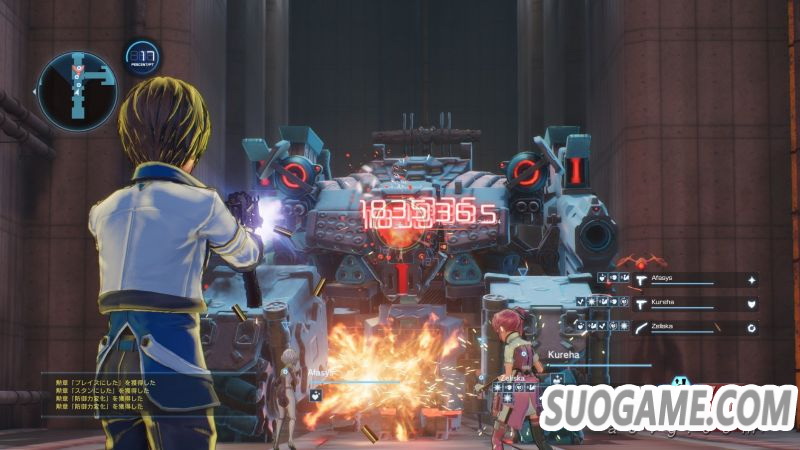Click the shield icon beside Kureha
Viewport: 800px width, 450px height.
click(751, 303)
